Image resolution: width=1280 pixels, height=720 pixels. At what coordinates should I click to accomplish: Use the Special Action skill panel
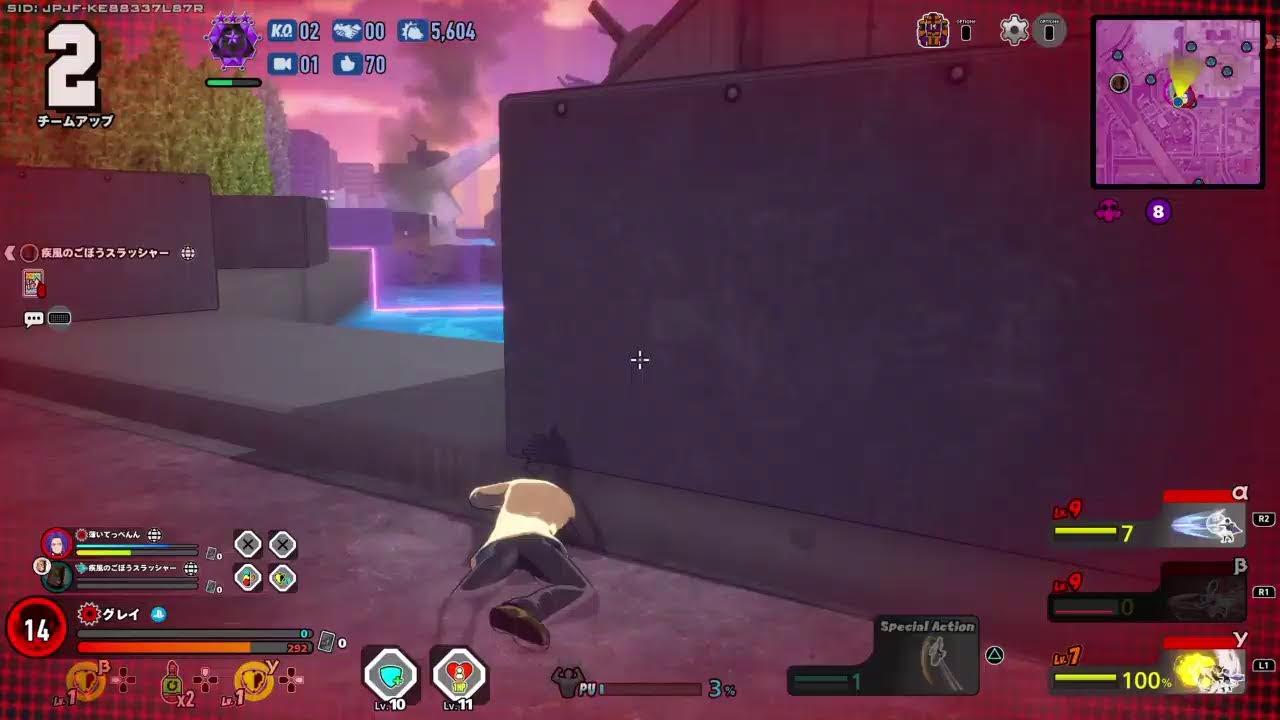pyautogui.click(x=927, y=657)
